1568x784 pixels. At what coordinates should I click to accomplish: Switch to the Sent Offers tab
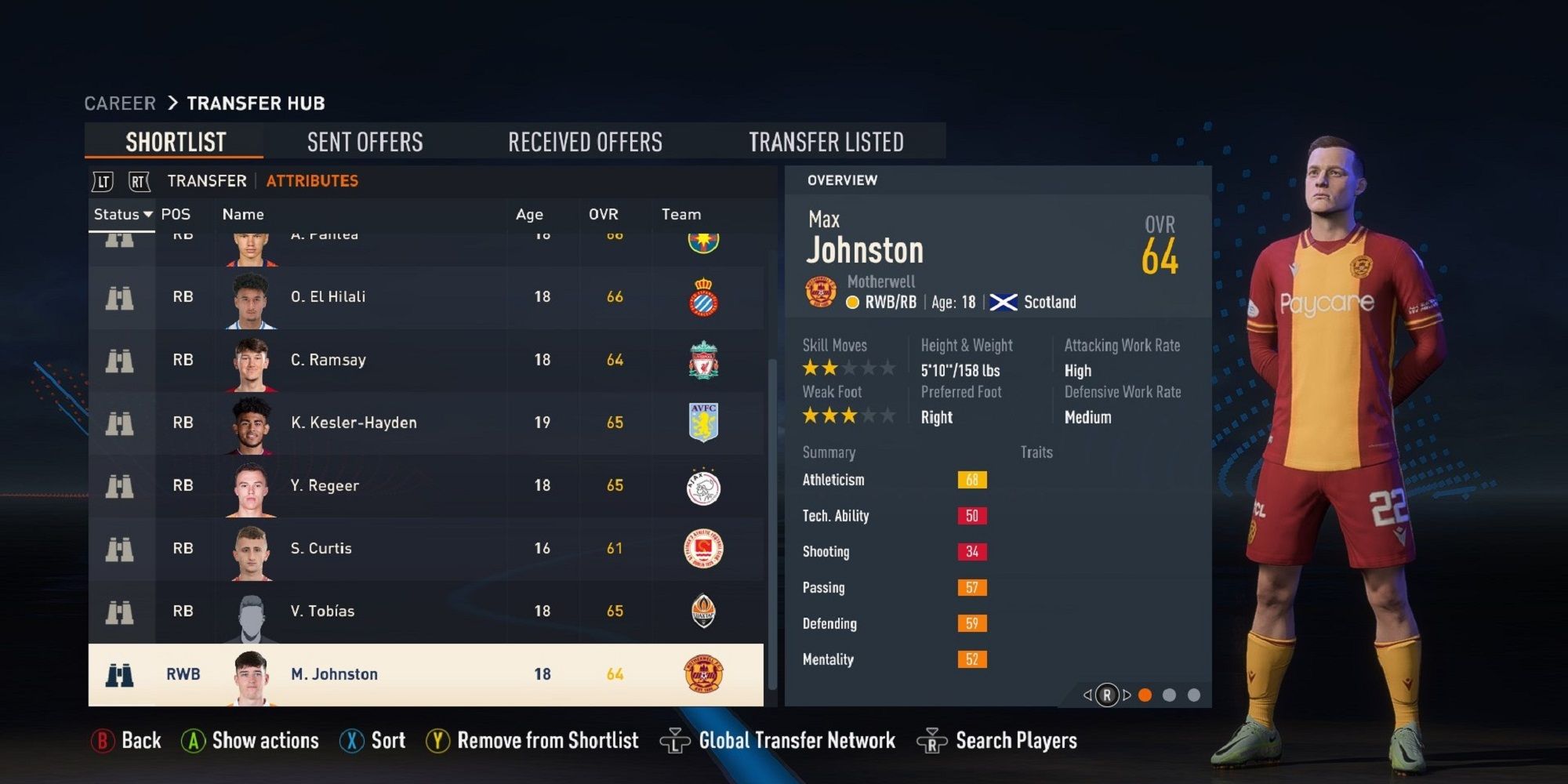tap(365, 141)
